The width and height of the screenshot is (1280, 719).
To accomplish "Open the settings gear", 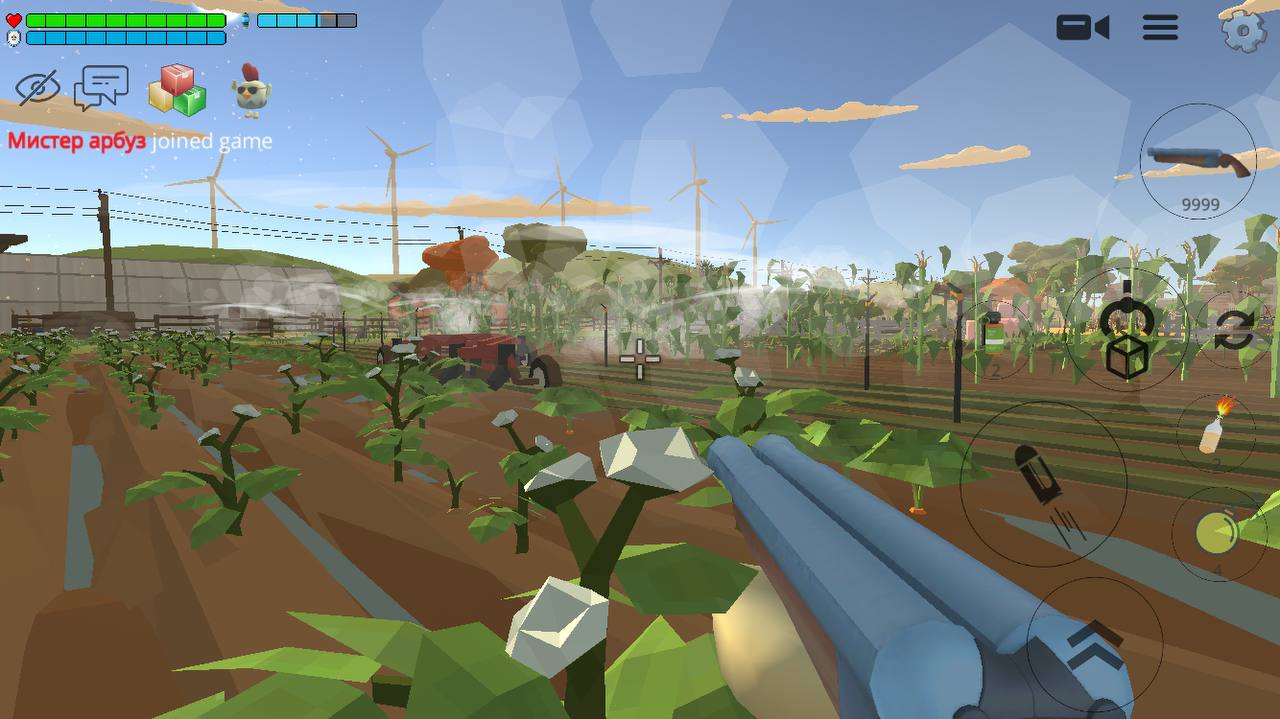I will click(1243, 30).
